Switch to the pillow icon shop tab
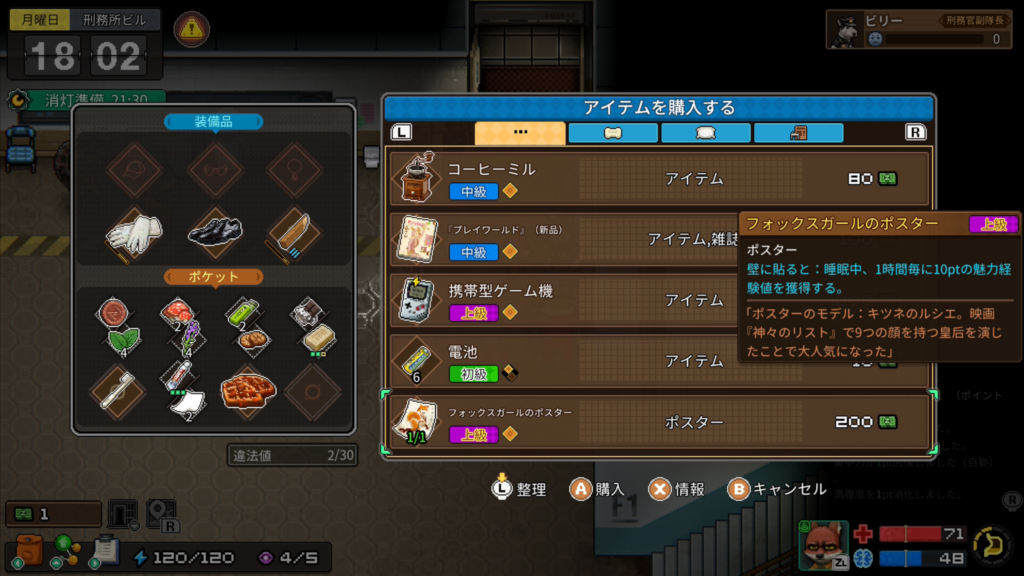 [x=705, y=133]
